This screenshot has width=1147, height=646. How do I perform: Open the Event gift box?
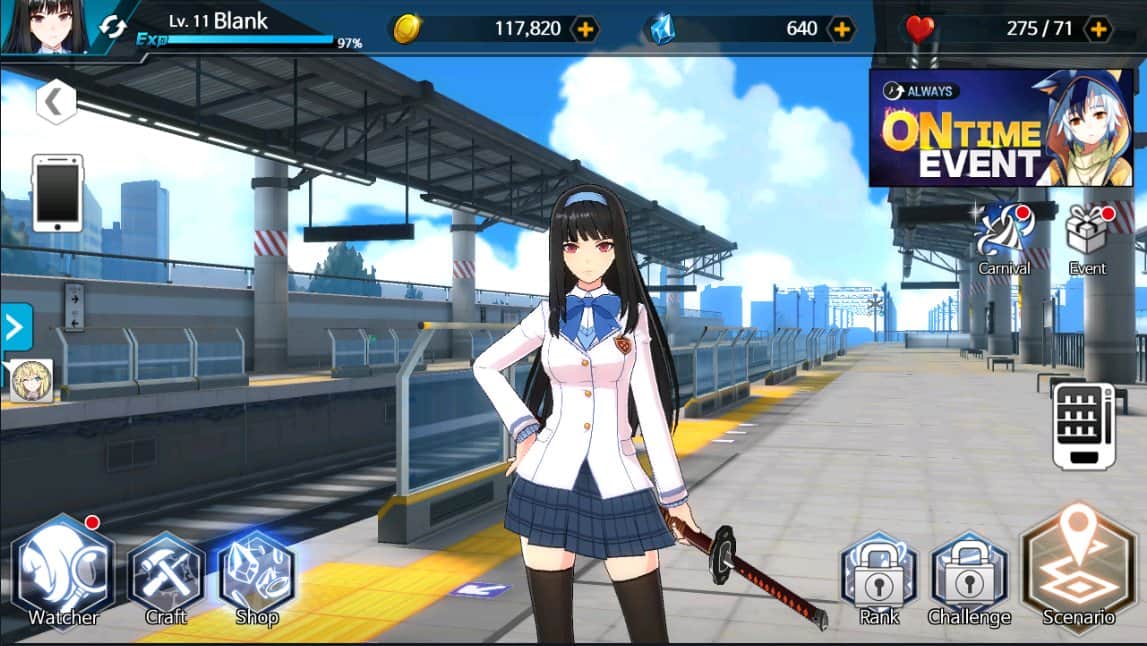click(1088, 237)
